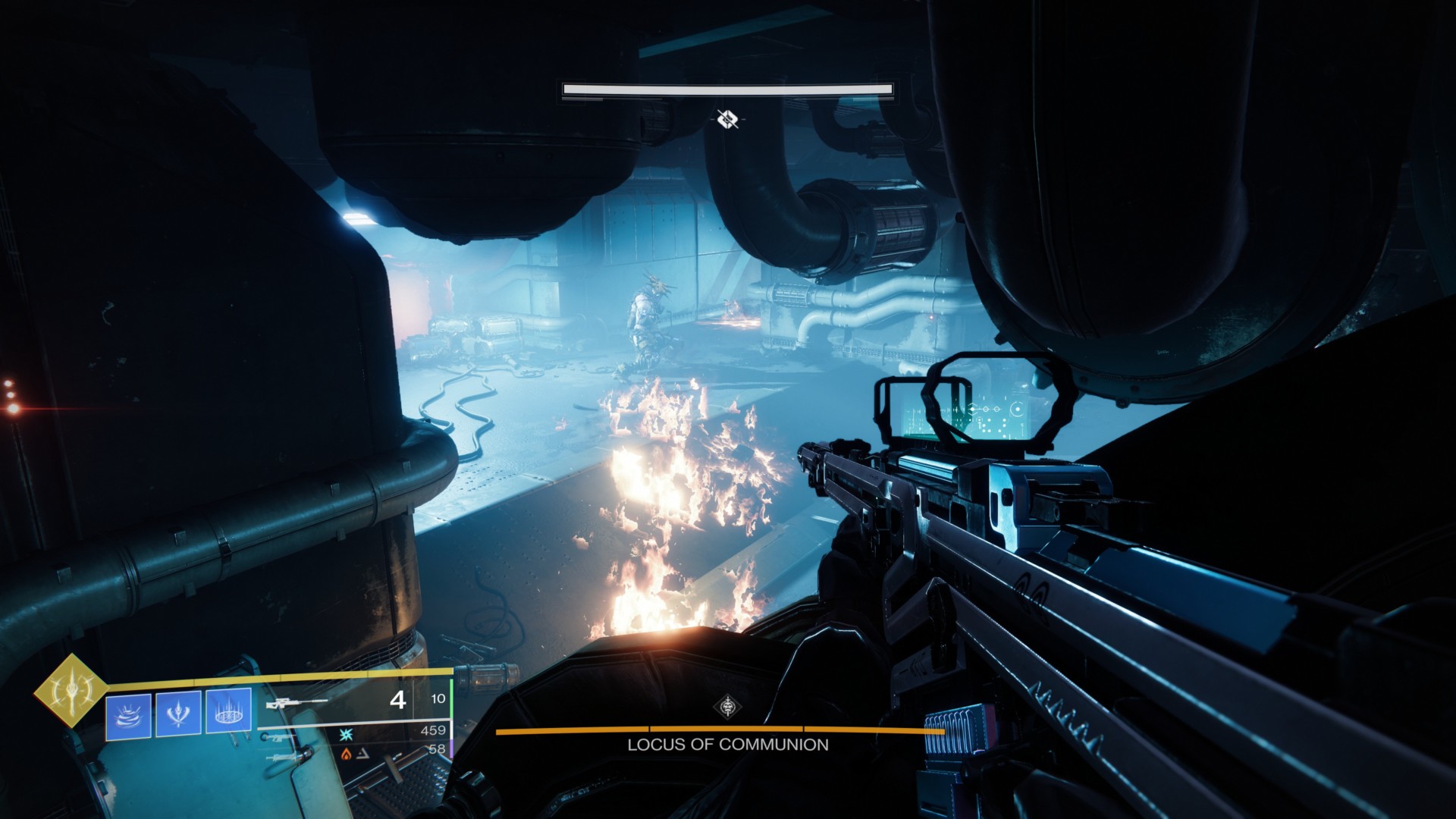Screen dimensions: 1456x819
Task: Switch to the second weapon silhouette
Action: tap(284, 737)
